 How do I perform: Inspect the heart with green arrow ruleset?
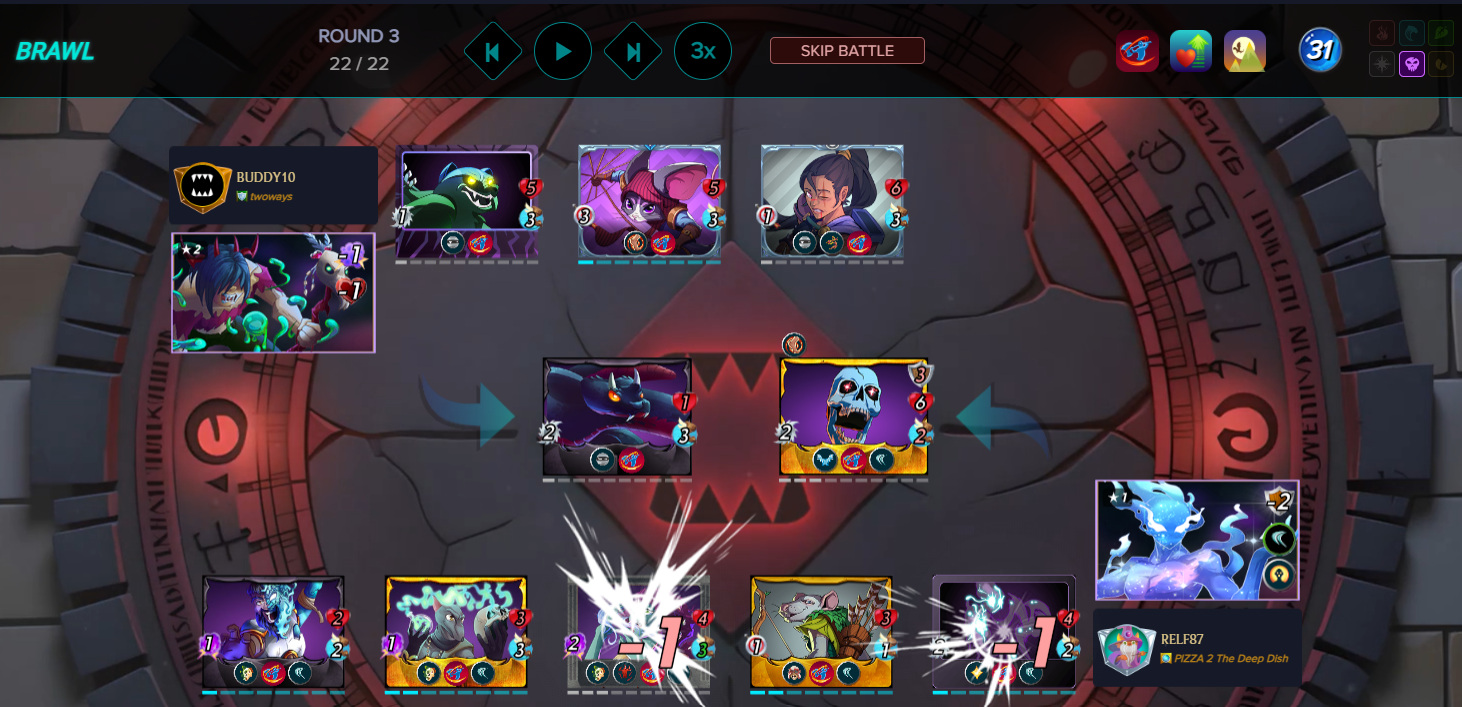(1191, 51)
